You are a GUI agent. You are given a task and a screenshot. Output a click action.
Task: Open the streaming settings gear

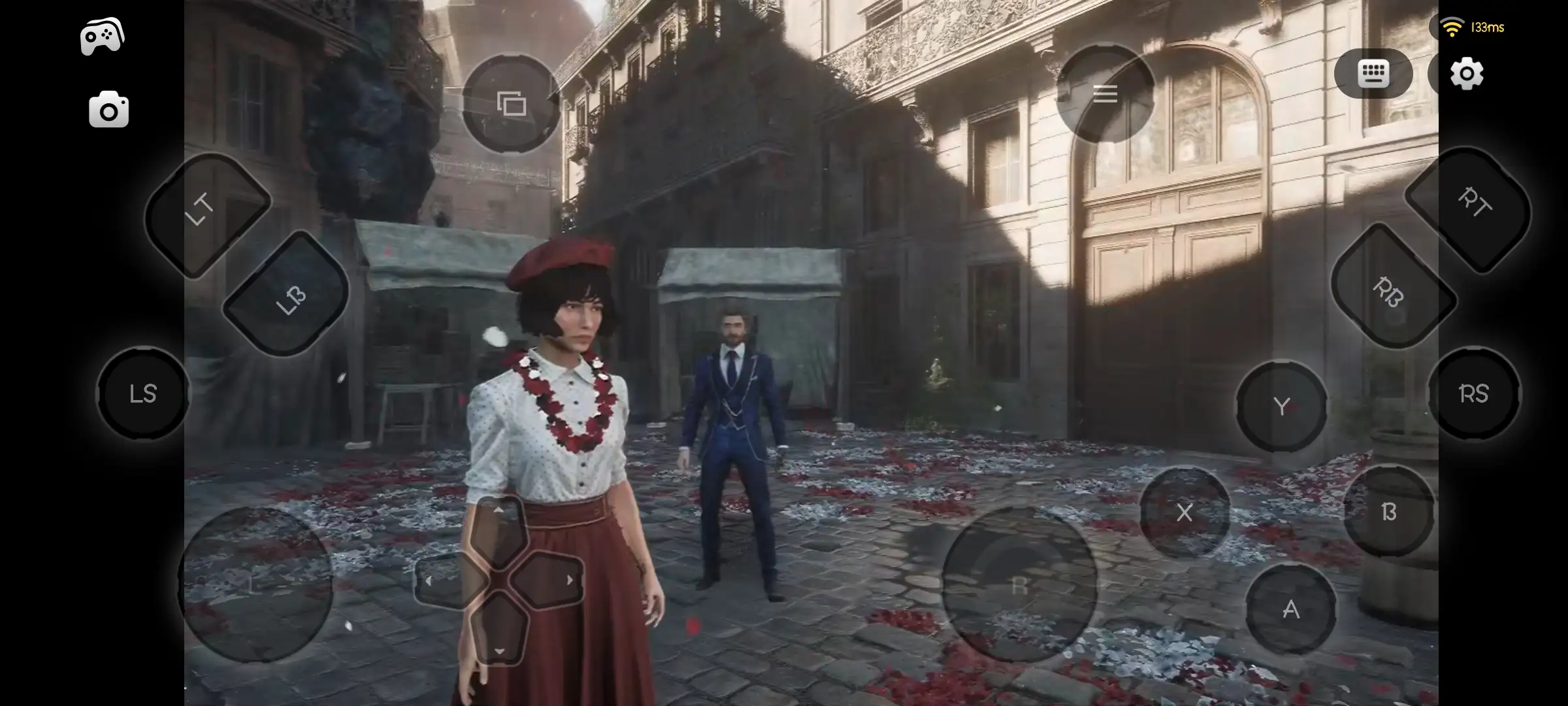coord(1467,74)
